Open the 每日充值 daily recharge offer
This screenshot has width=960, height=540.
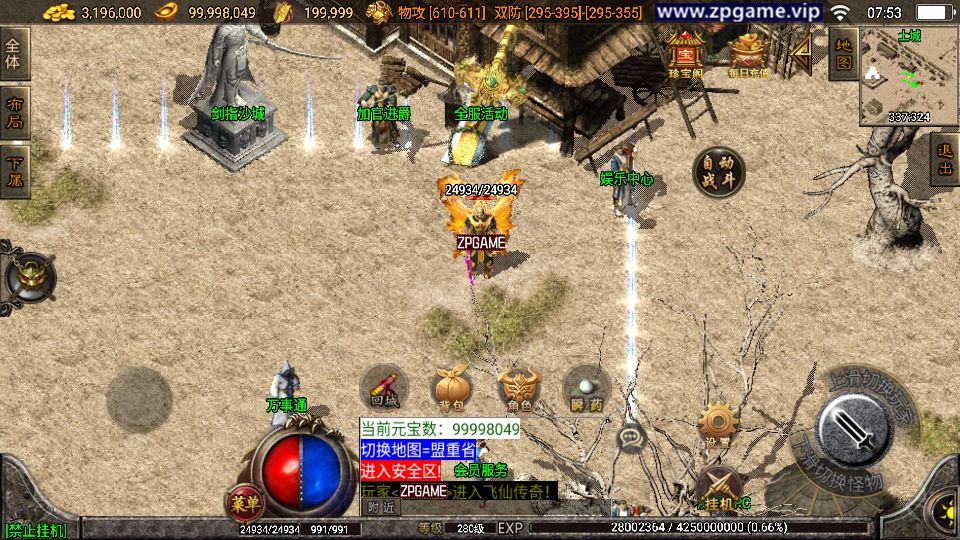click(748, 54)
